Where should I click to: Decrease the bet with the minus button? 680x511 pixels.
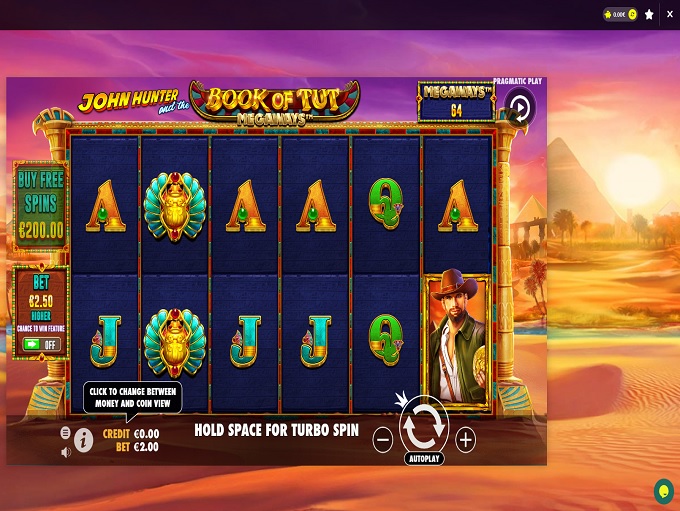point(383,438)
